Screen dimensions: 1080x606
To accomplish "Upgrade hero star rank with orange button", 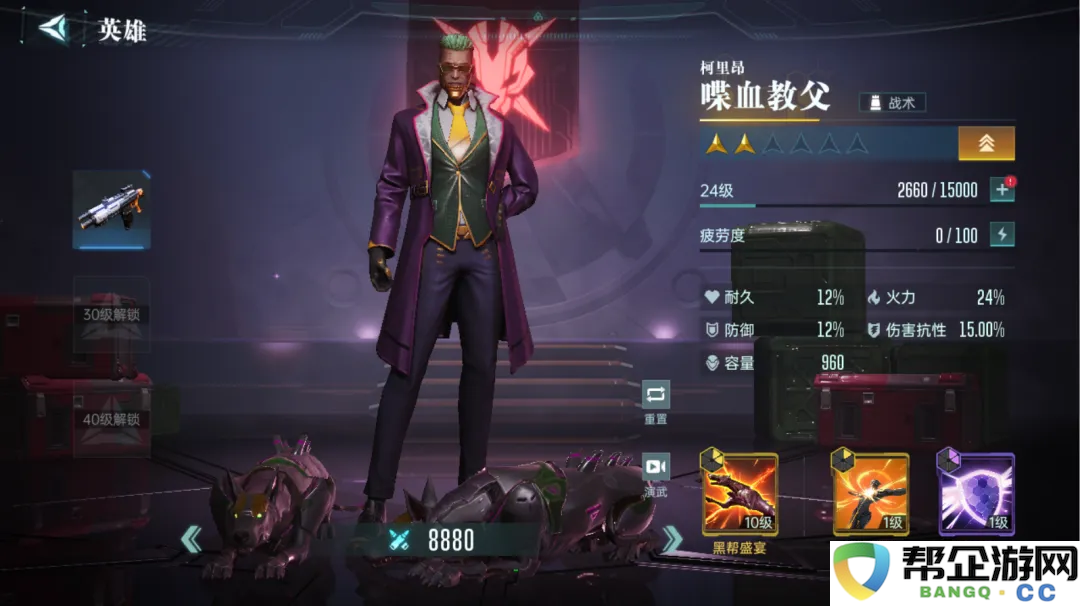I will (x=986, y=143).
